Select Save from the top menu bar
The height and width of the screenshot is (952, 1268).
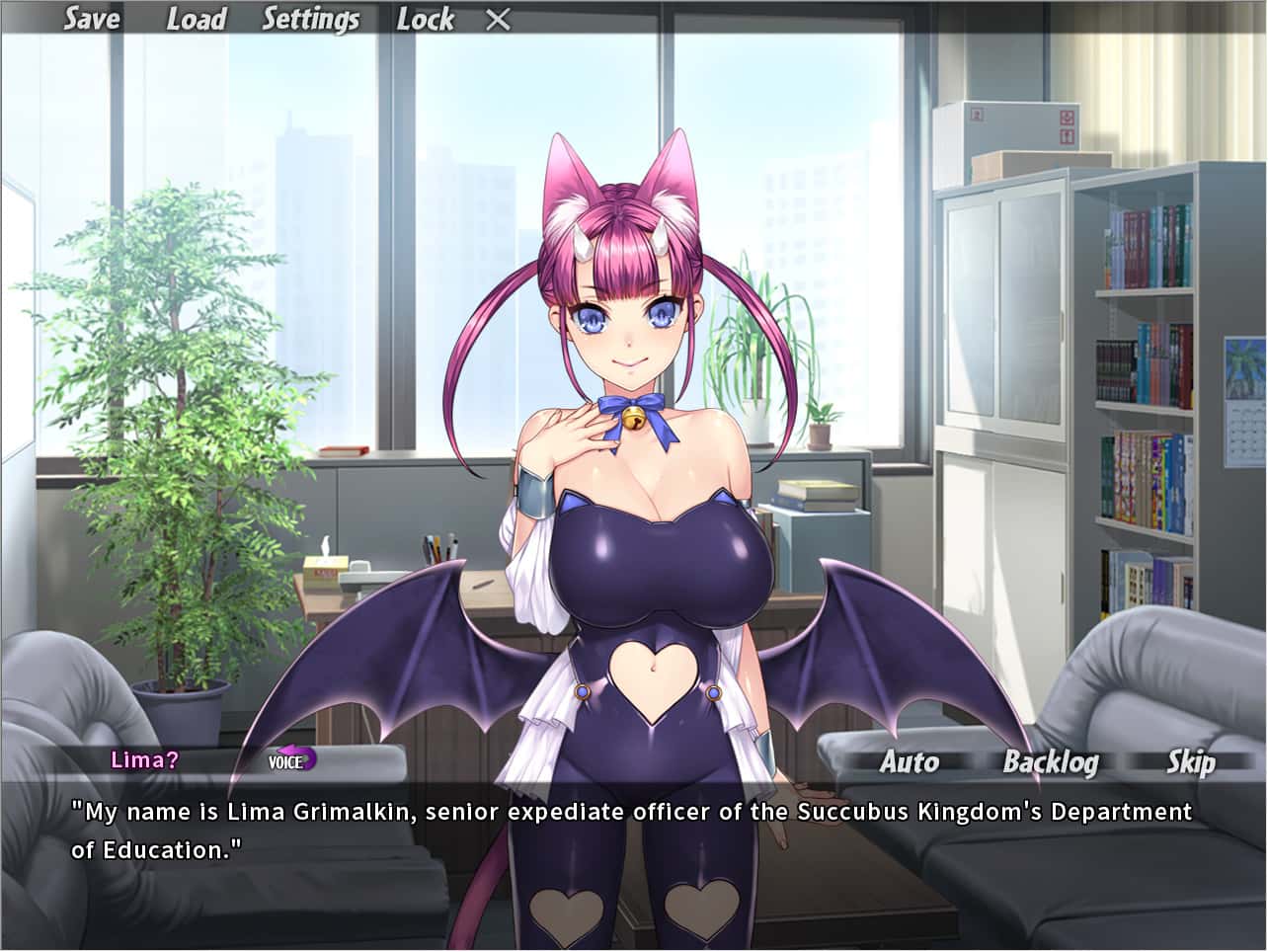pos(91,19)
